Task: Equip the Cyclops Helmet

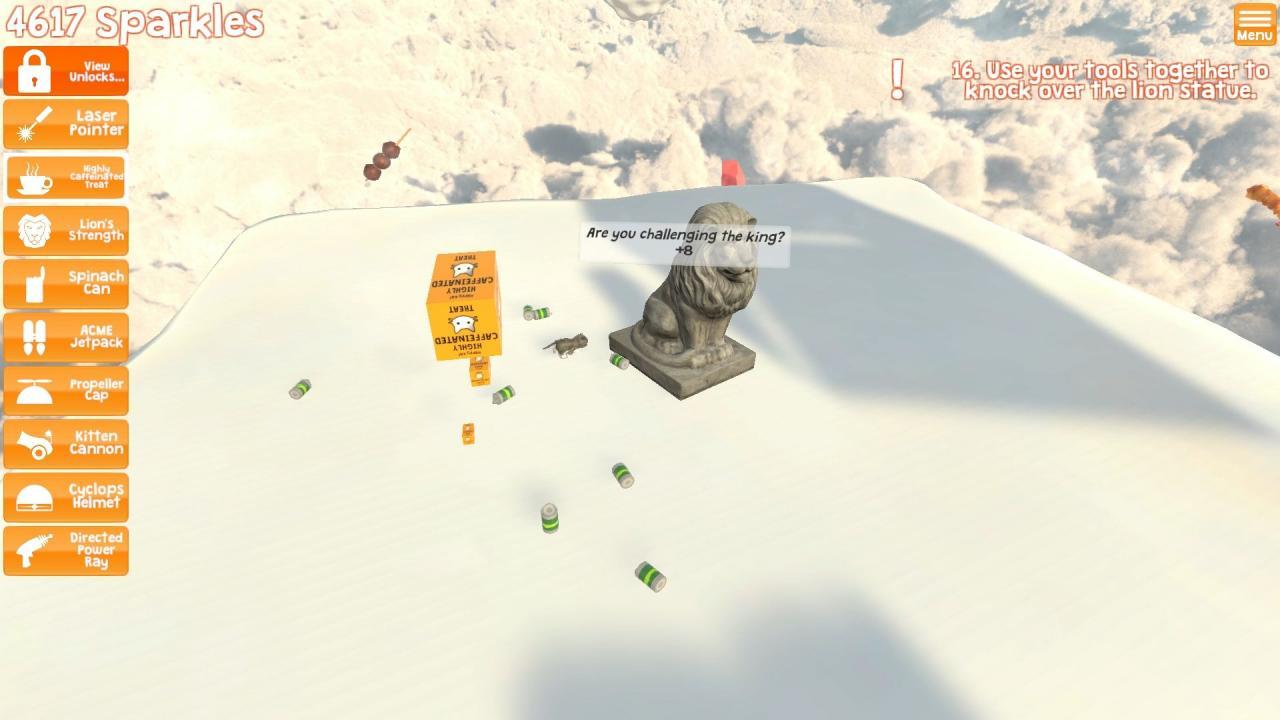Action: coord(66,497)
